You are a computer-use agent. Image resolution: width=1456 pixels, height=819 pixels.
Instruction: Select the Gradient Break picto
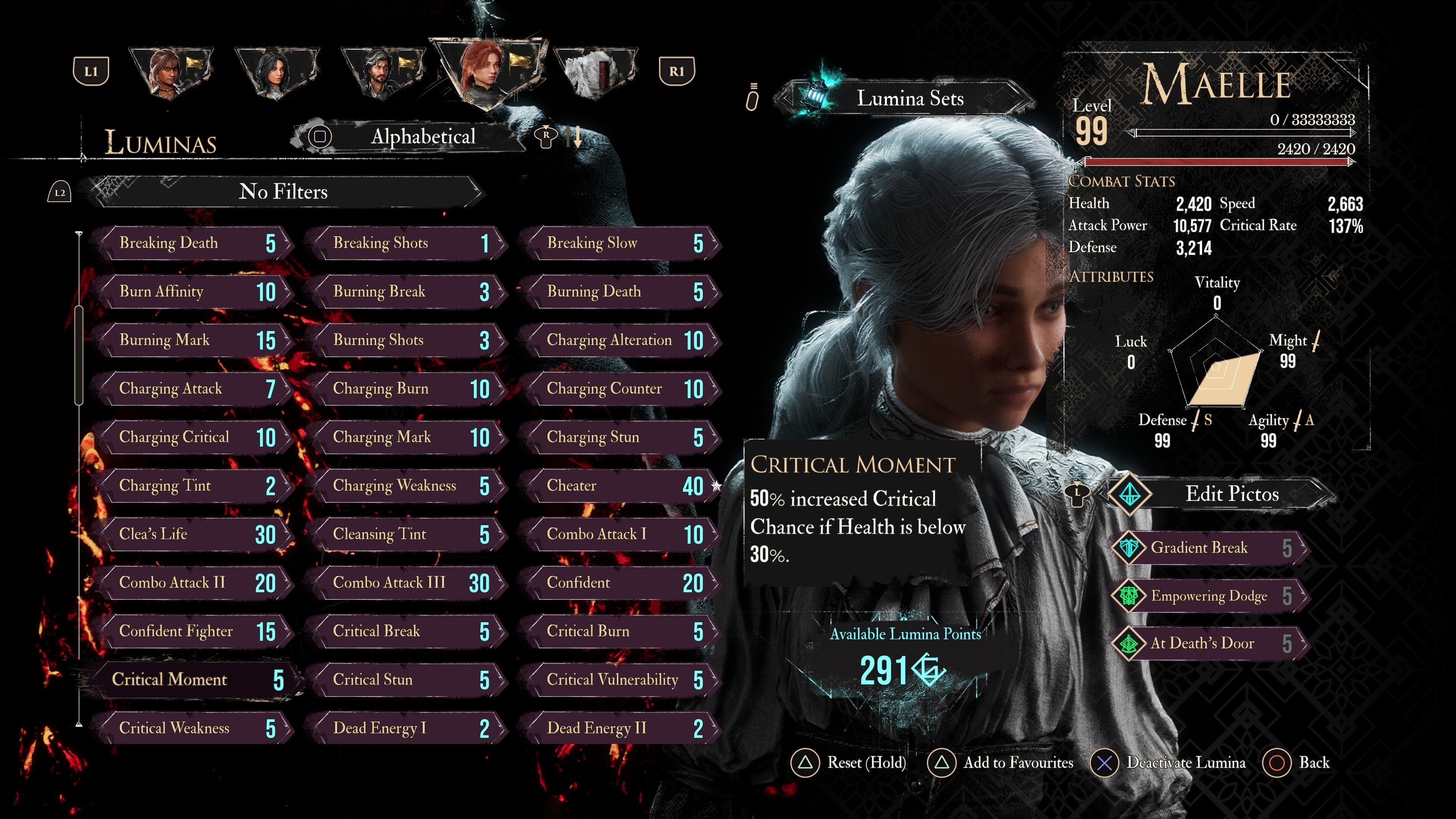click(1210, 548)
